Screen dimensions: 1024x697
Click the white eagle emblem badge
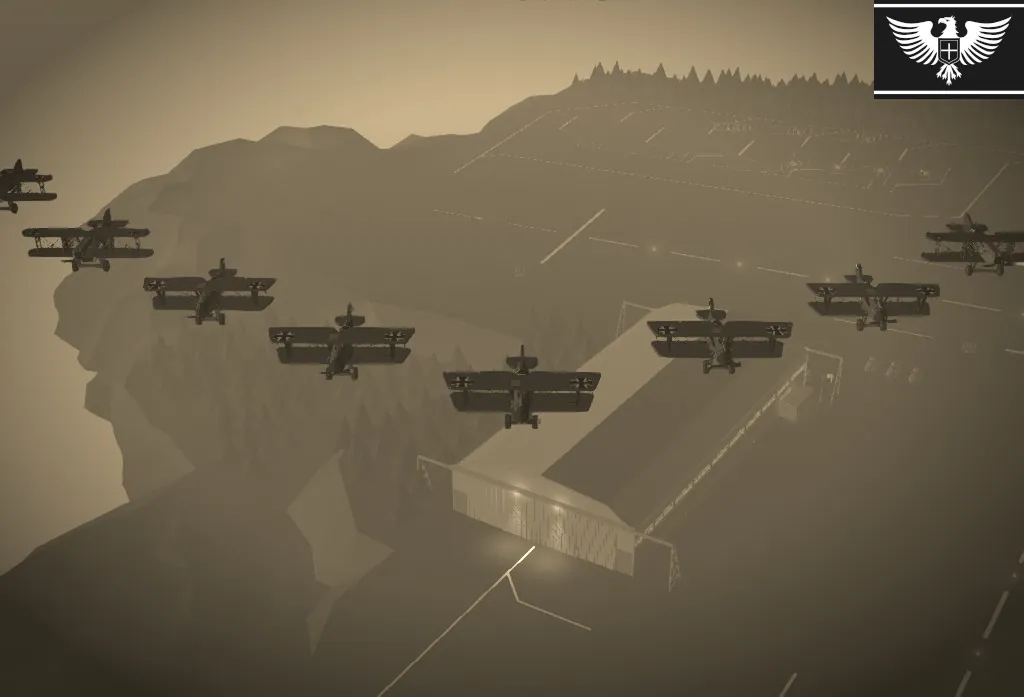point(948,48)
